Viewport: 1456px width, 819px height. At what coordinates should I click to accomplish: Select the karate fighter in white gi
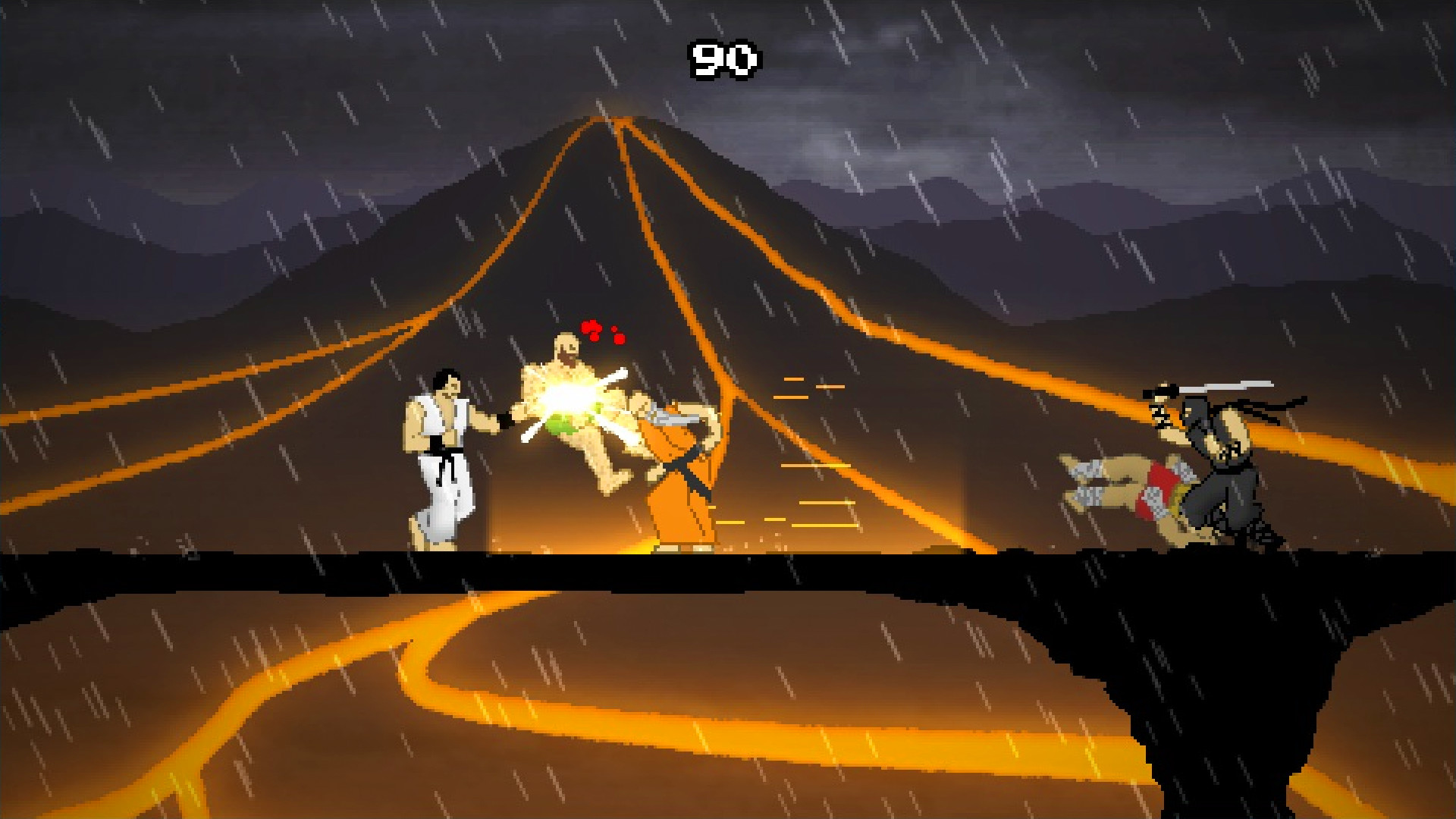(x=440, y=455)
